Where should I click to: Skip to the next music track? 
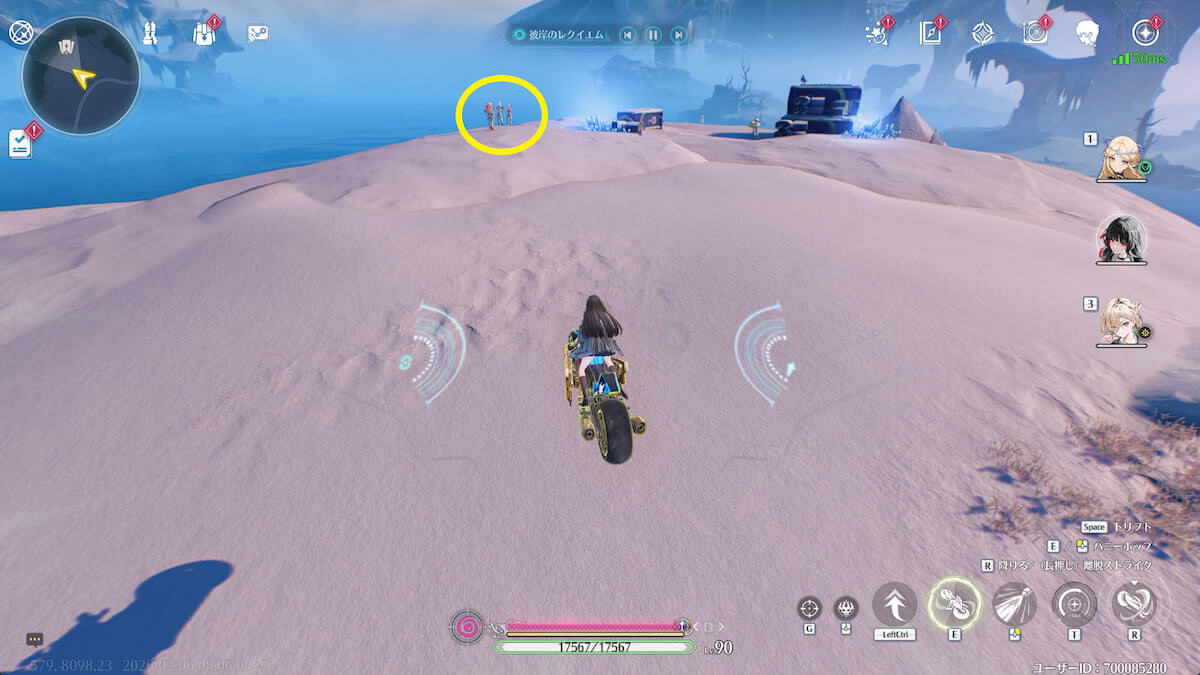pyautogui.click(x=678, y=35)
